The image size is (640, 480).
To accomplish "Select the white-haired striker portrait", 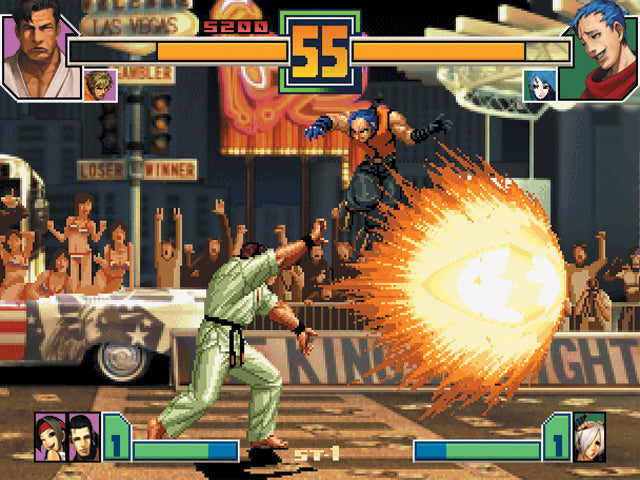I will [590, 437].
